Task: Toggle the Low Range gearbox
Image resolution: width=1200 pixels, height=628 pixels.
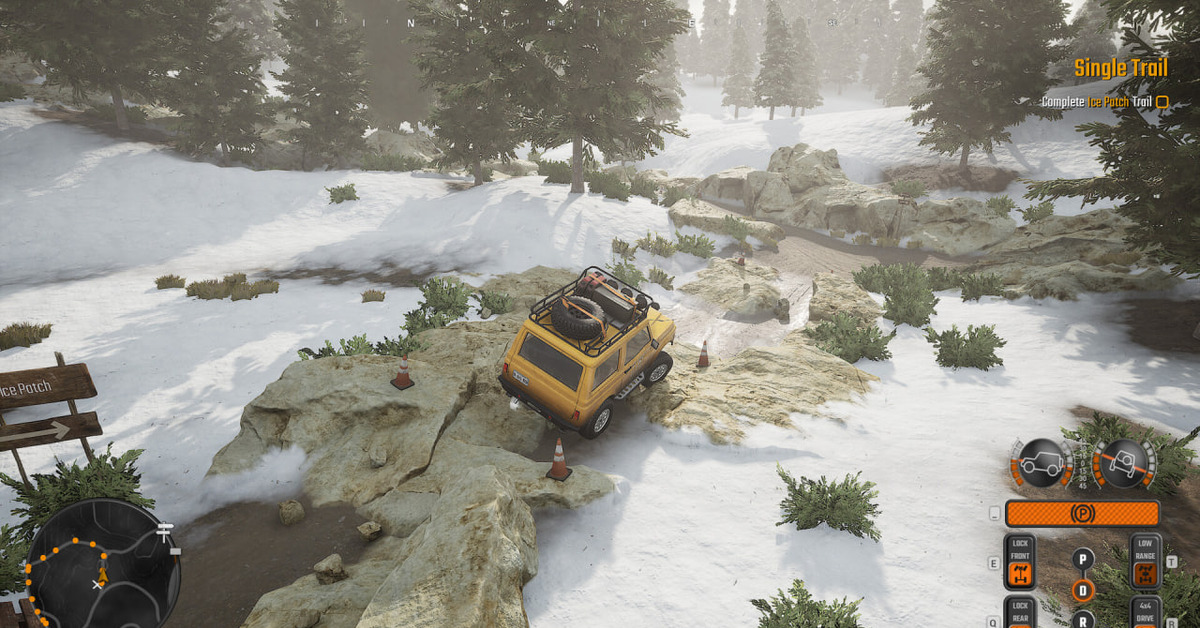Action: [1146, 562]
